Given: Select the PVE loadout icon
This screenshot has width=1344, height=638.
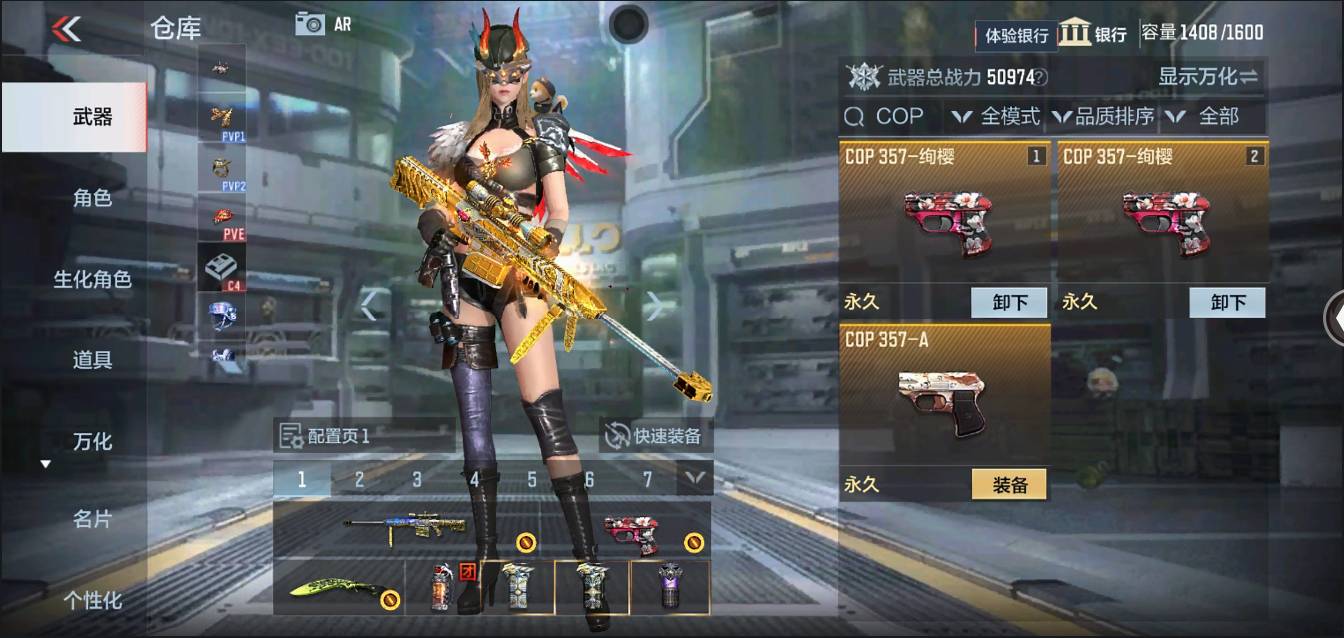Looking at the screenshot, I should [222, 219].
